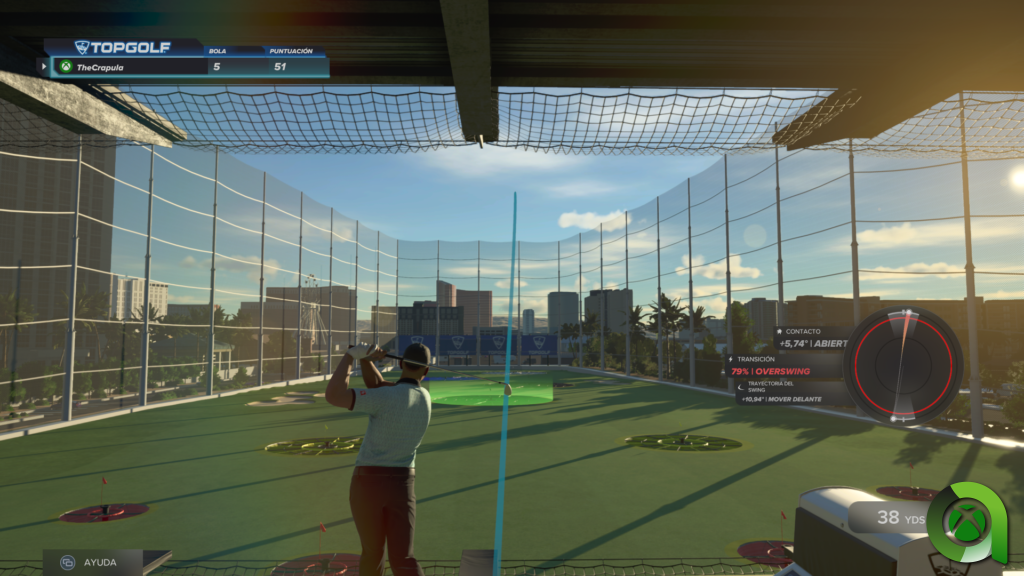Click the circular swing meter gauge
Image resolution: width=1024 pixels, height=576 pixels.
click(903, 365)
